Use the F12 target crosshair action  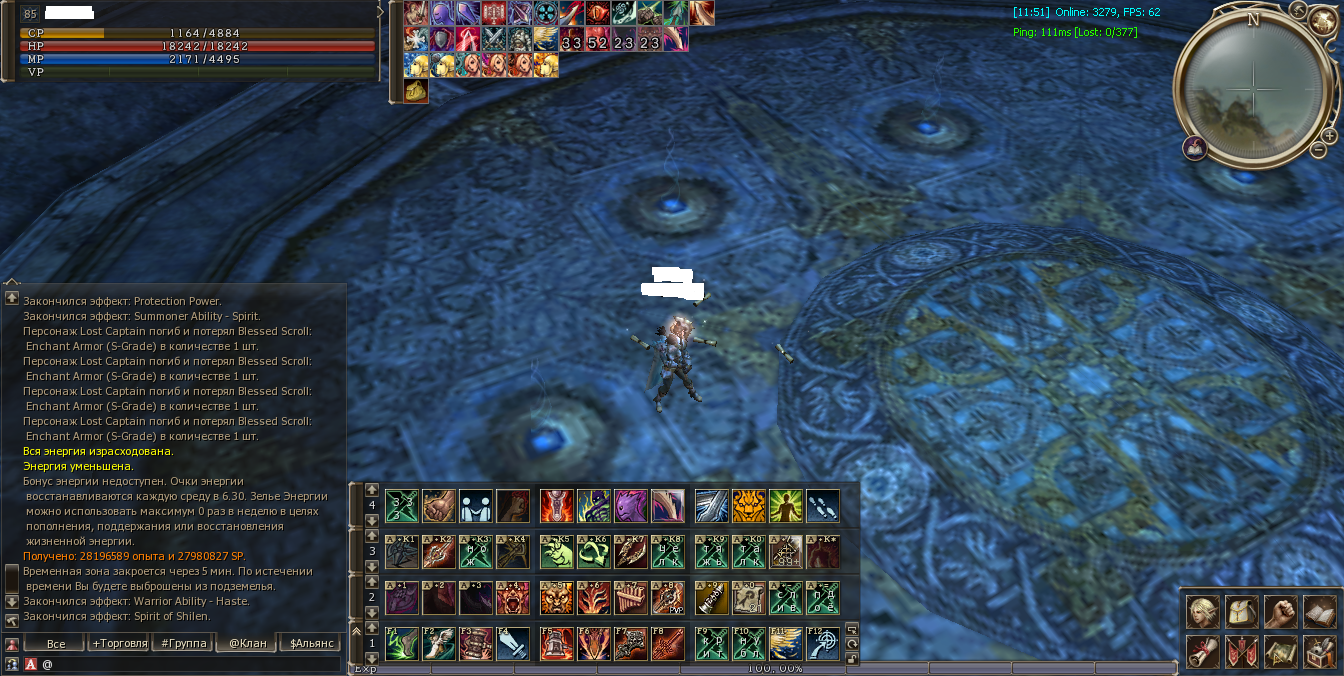[x=823, y=644]
